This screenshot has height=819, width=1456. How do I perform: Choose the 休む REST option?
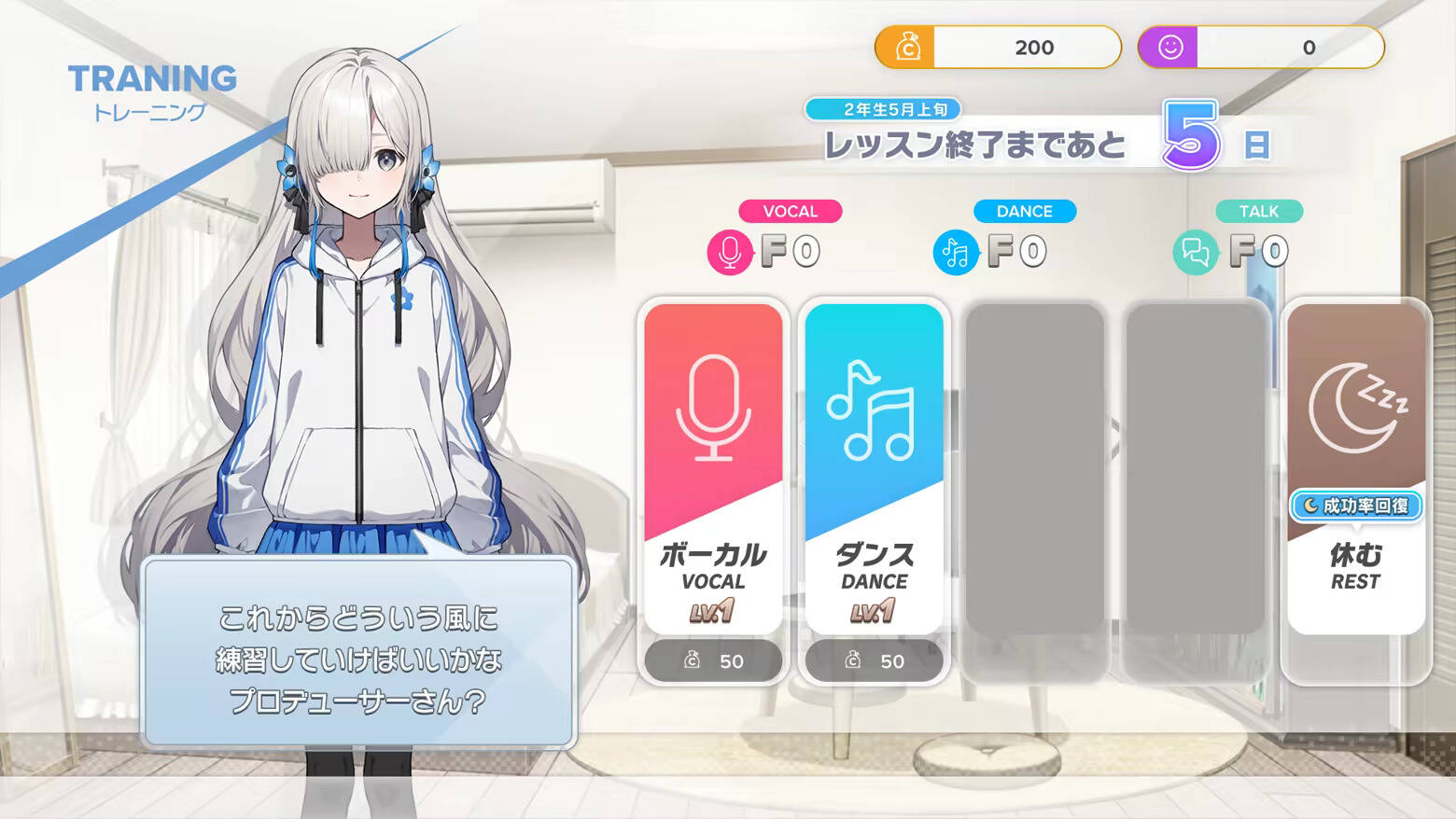point(1353,560)
